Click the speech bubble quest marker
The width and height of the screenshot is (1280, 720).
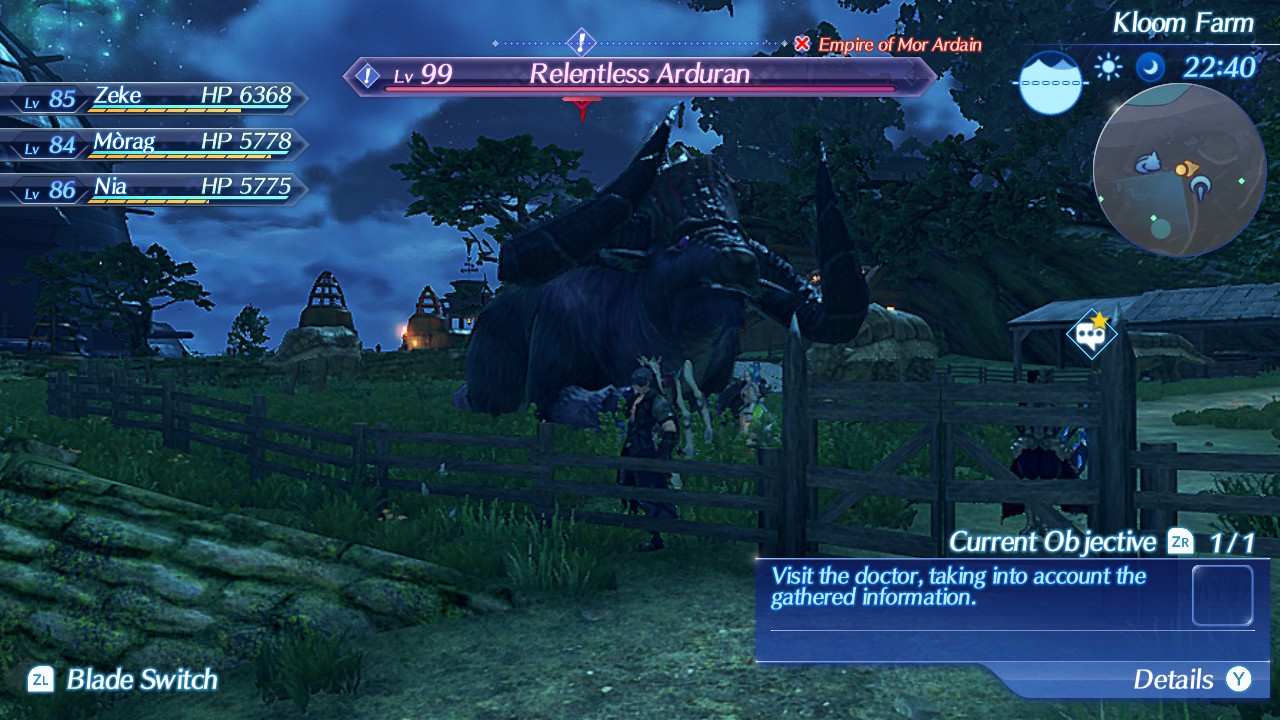coord(1091,334)
